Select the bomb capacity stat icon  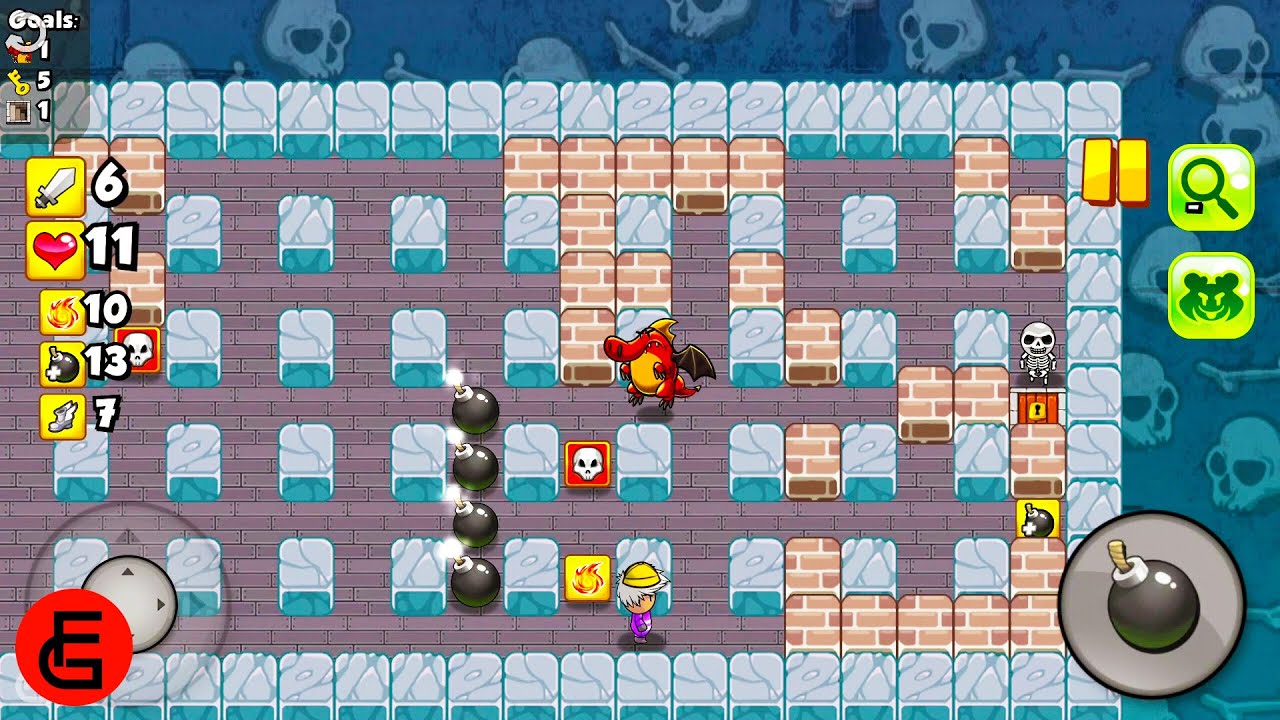(x=61, y=364)
